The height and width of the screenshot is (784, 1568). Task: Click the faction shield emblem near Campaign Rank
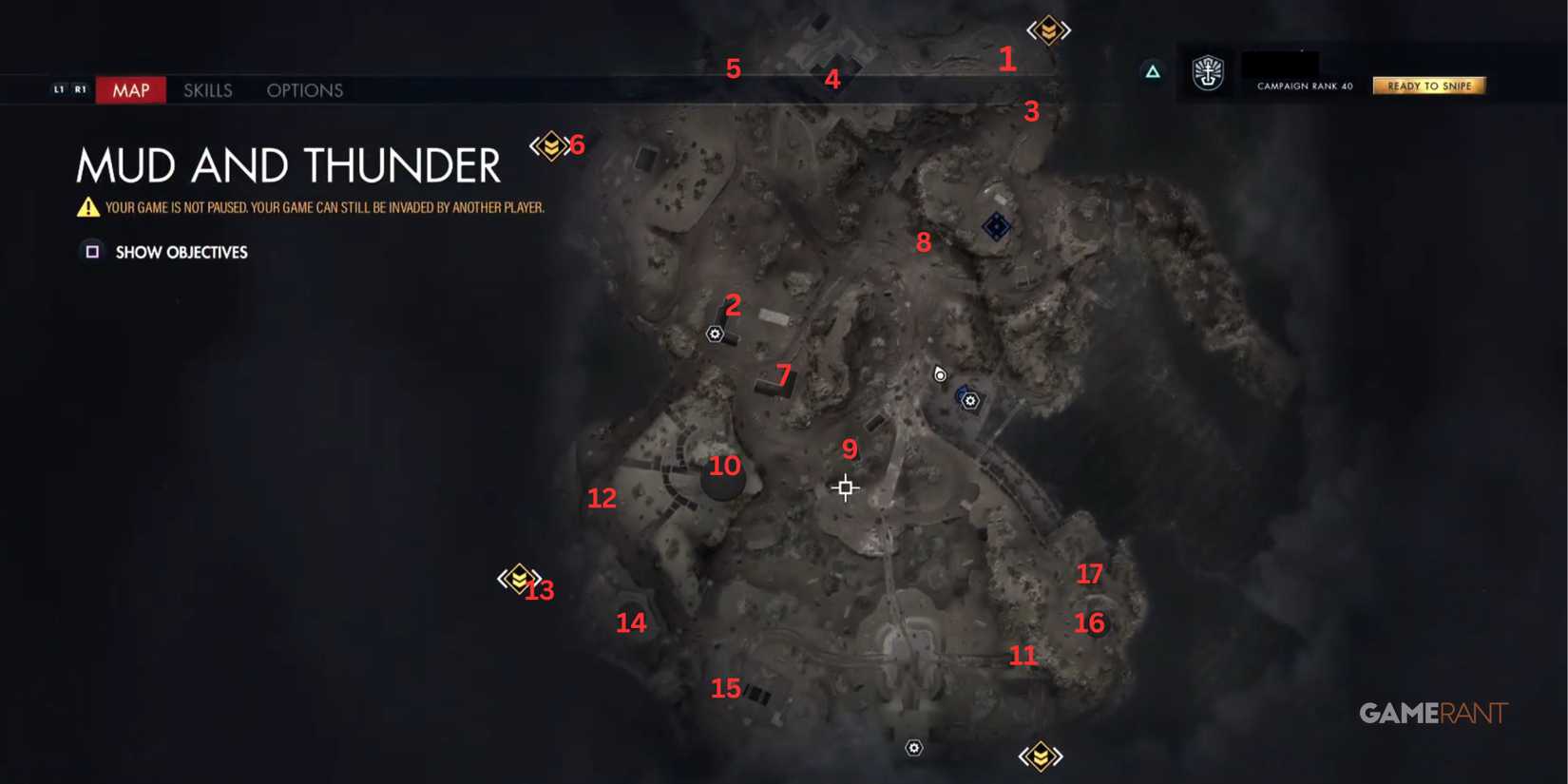click(x=1207, y=74)
